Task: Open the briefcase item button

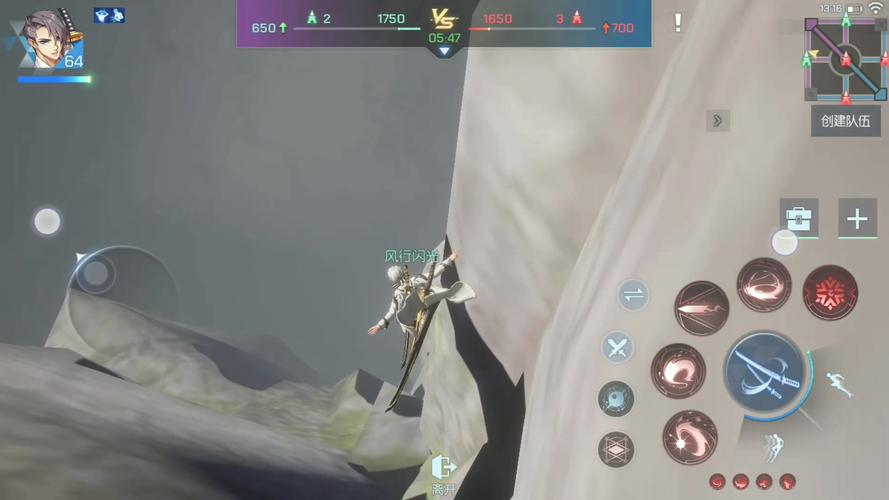Action: [x=798, y=218]
